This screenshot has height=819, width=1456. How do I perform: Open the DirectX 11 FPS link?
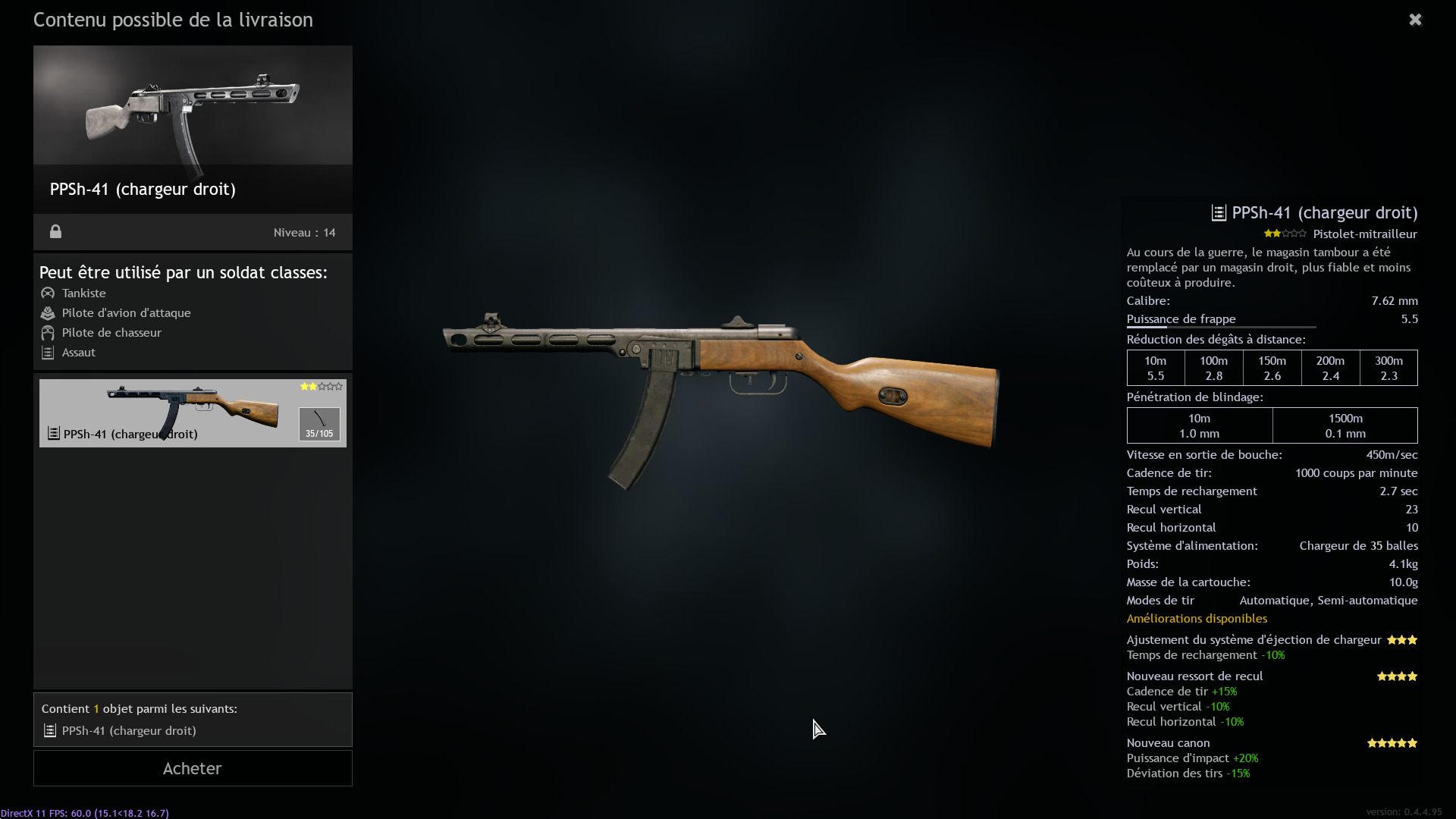[84, 812]
